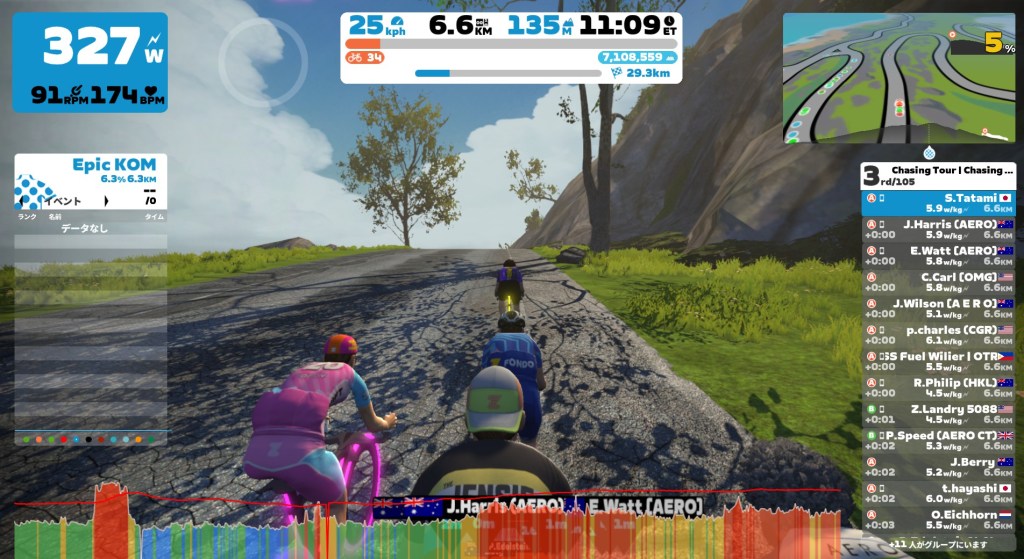Select P.Speed (AERO CT) rider row
The width and height of the screenshot is (1024, 559).
[938, 440]
